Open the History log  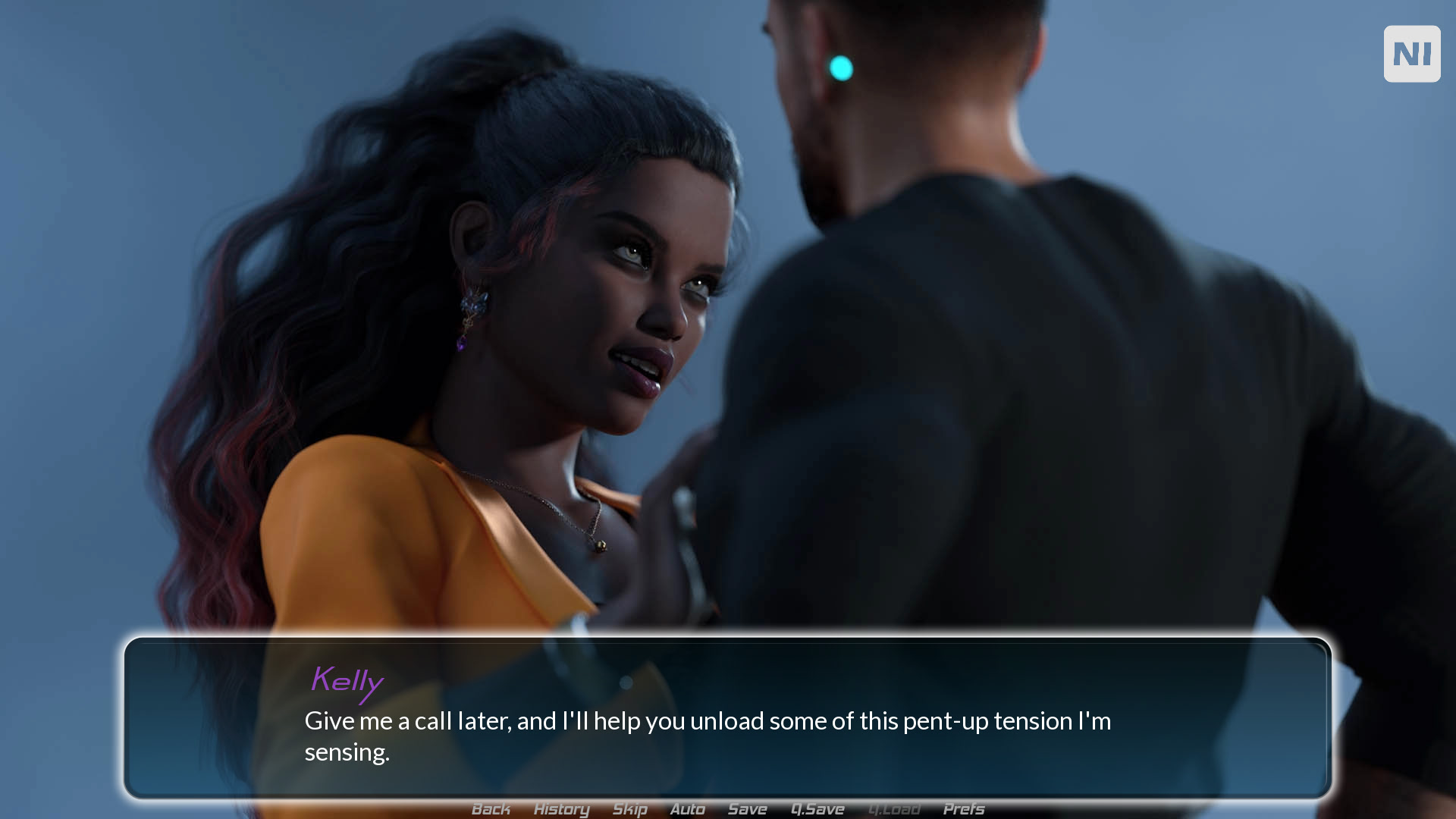pyautogui.click(x=561, y=809)
